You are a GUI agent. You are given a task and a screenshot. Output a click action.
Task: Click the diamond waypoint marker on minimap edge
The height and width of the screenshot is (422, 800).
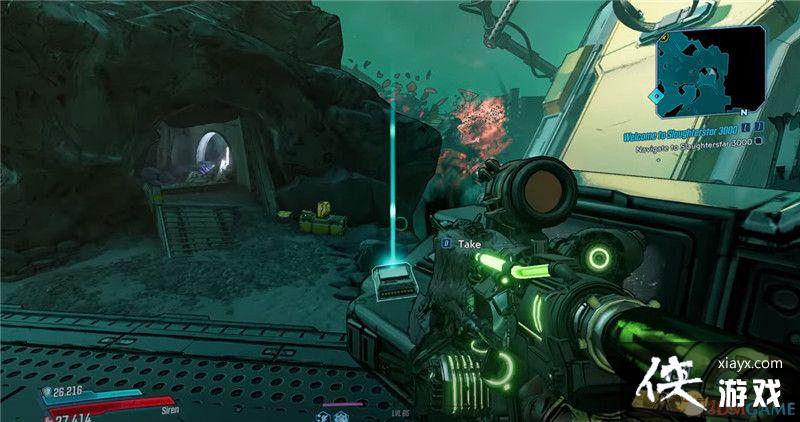pos(656,96)
